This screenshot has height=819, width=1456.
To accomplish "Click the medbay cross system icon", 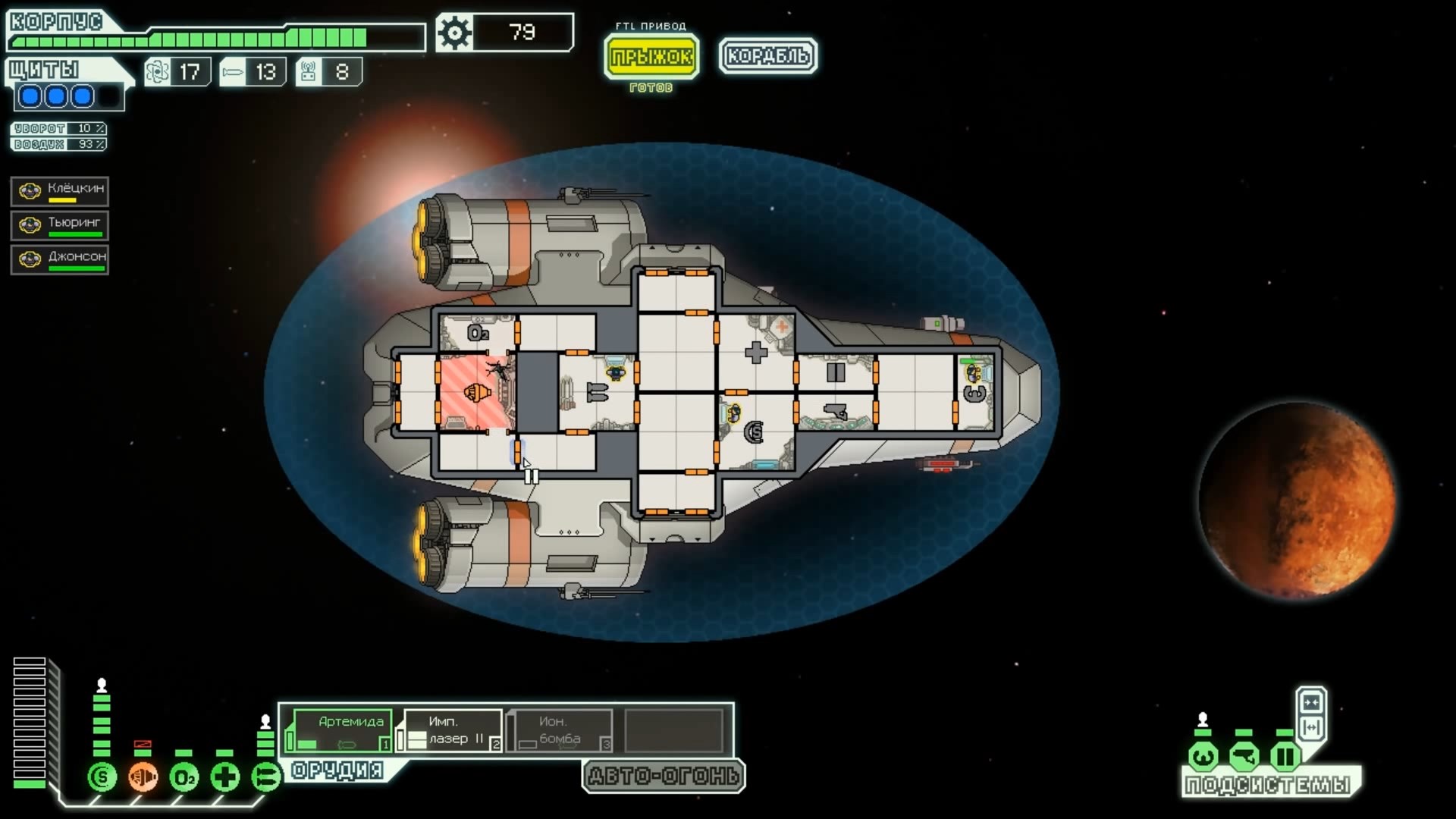I will click(x=225, y=777).
